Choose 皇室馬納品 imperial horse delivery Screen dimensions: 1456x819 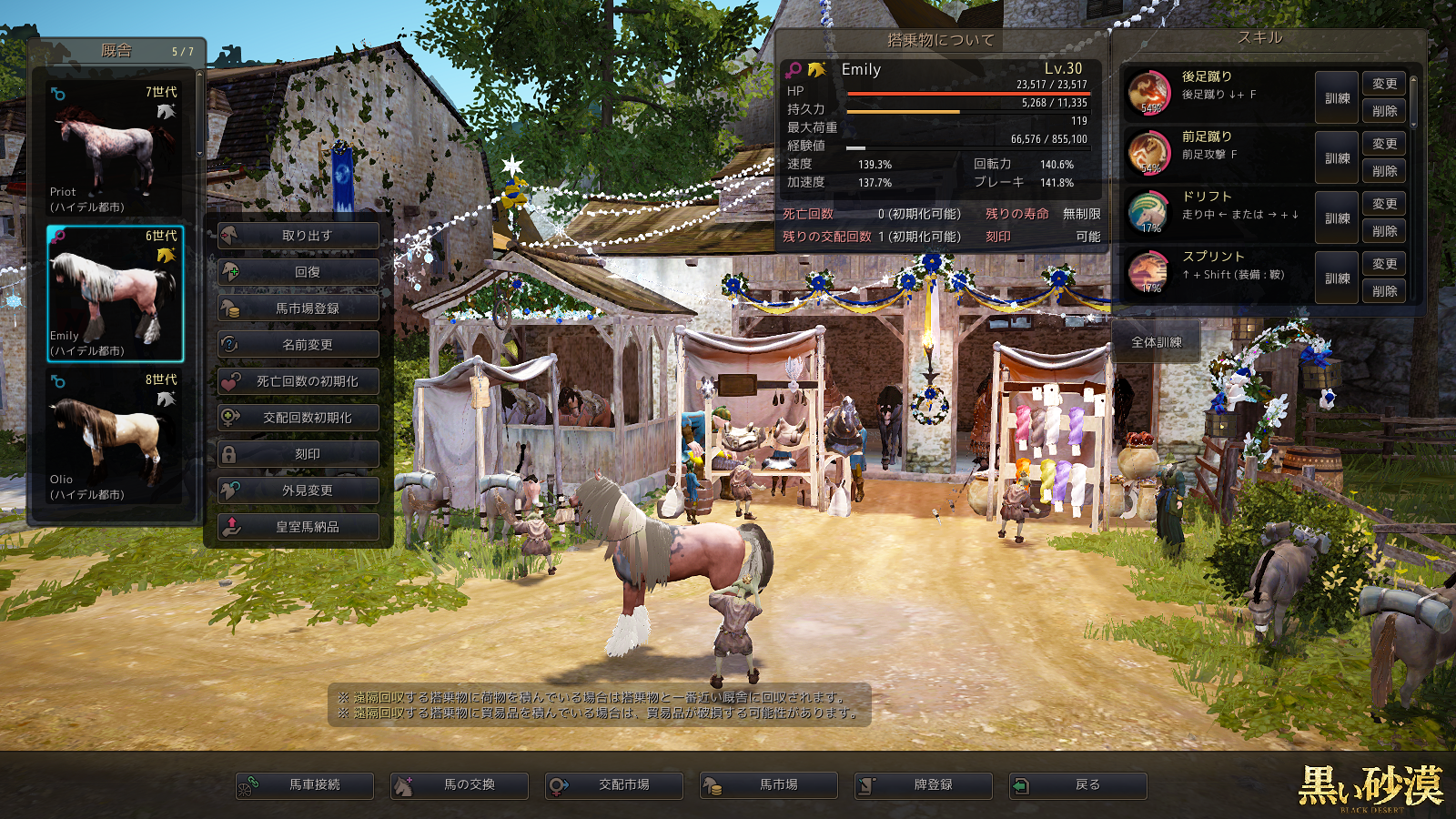(x=298, y=527)
